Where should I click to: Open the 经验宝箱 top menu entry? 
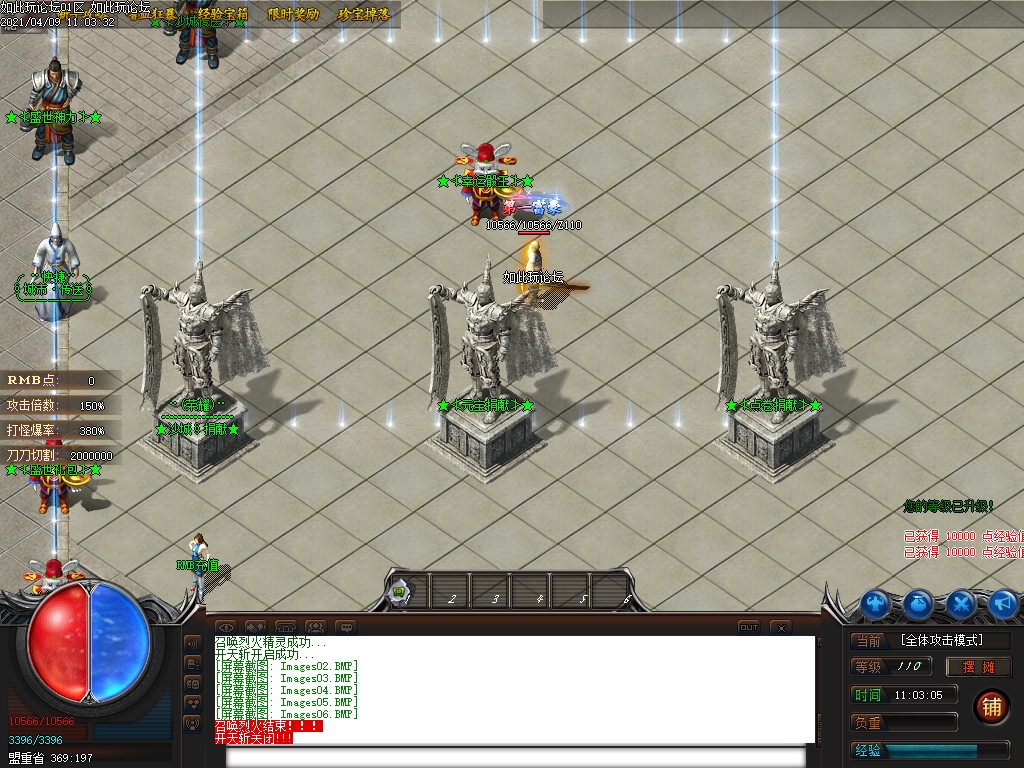click(222, 14)
